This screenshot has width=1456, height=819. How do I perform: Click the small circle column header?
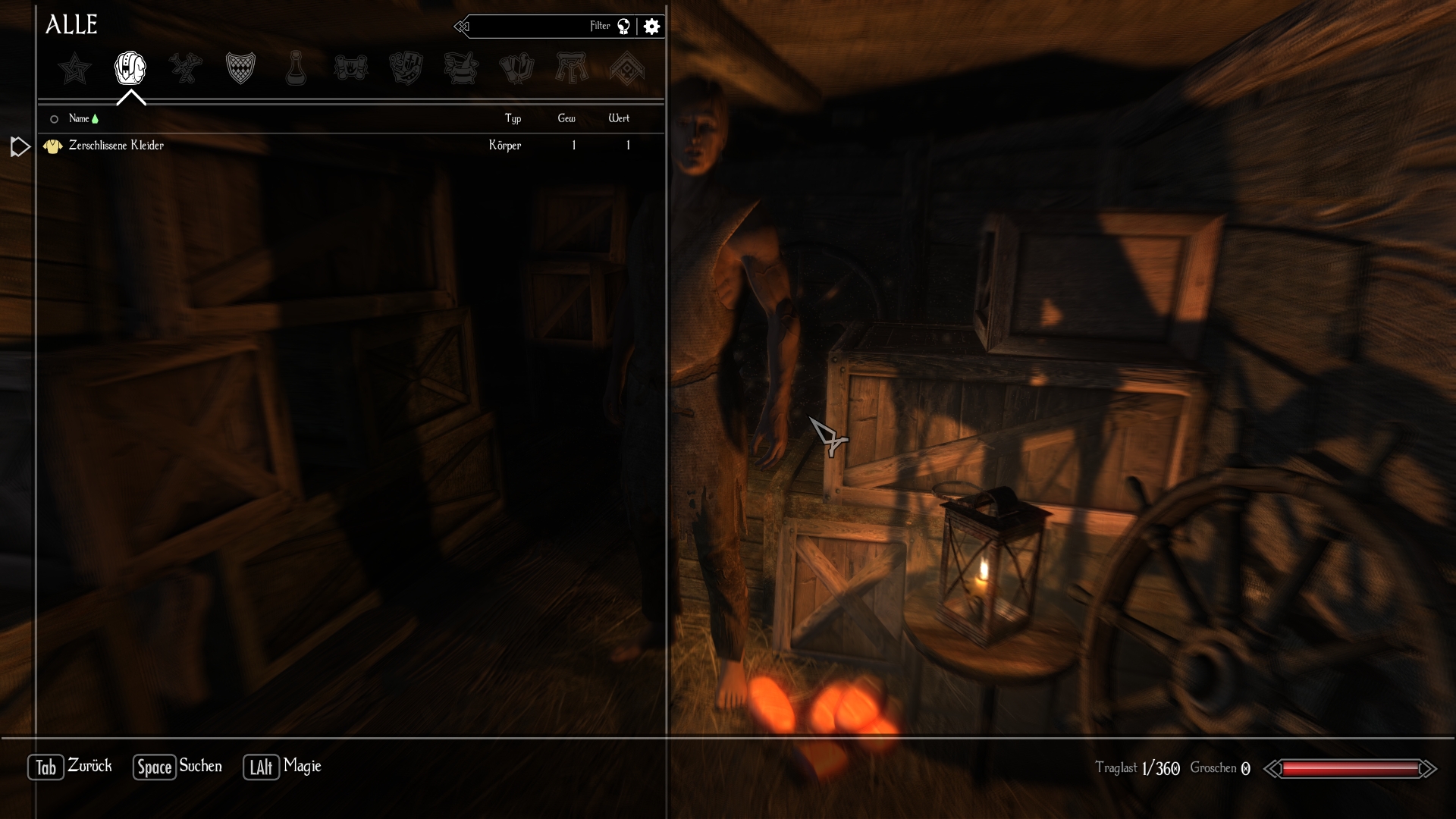[x=54, y=119]
